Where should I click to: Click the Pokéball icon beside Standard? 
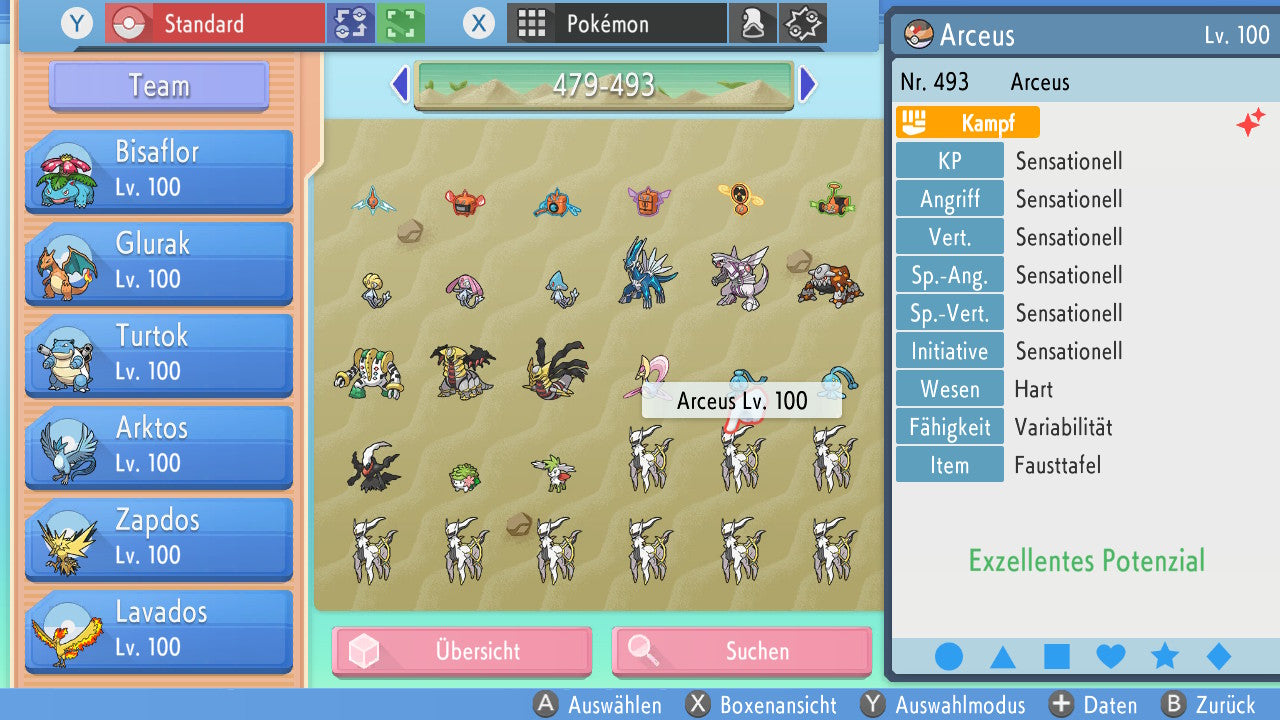click(x=128, y=22)
